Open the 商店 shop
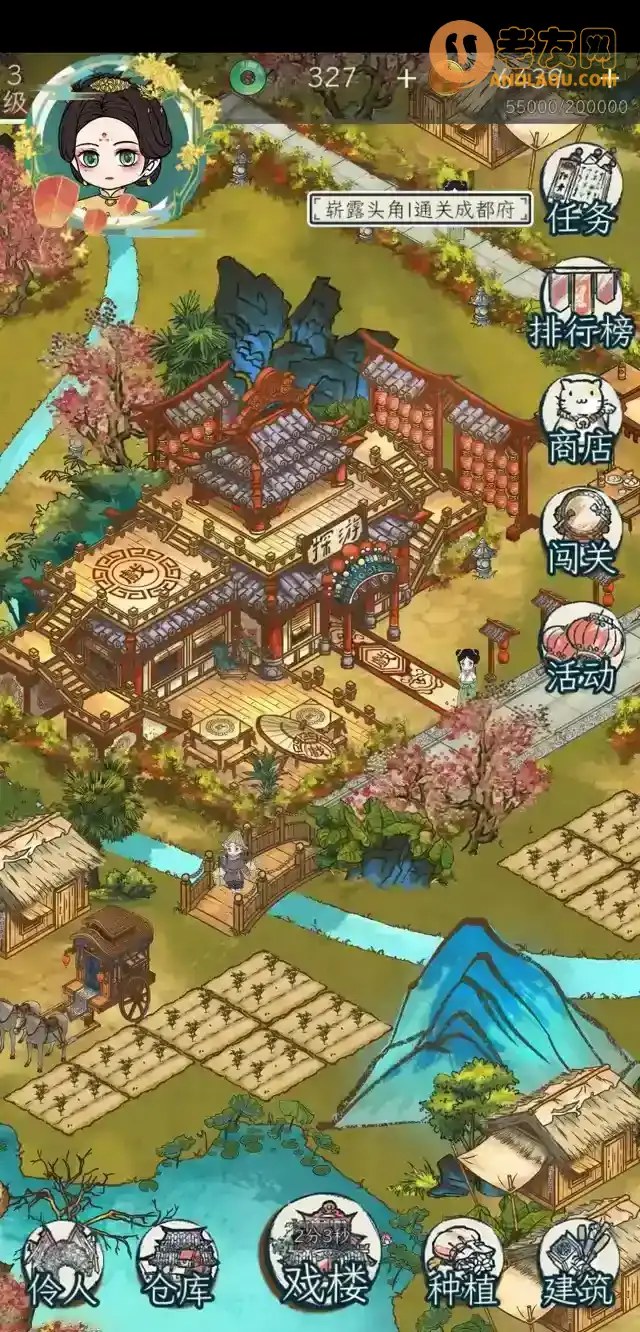640x1332 pixels. 581,420
